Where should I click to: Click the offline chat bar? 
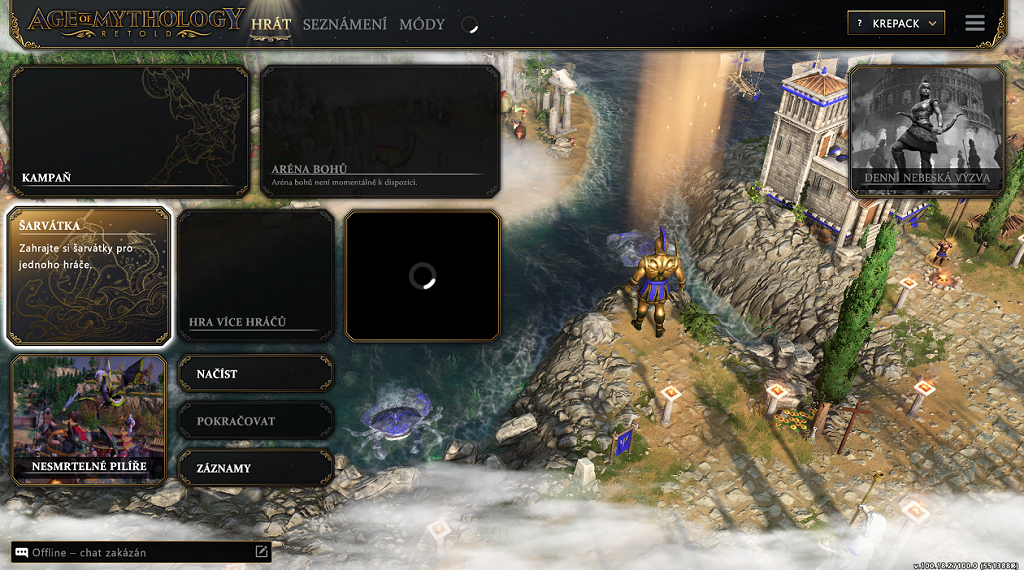130,552
